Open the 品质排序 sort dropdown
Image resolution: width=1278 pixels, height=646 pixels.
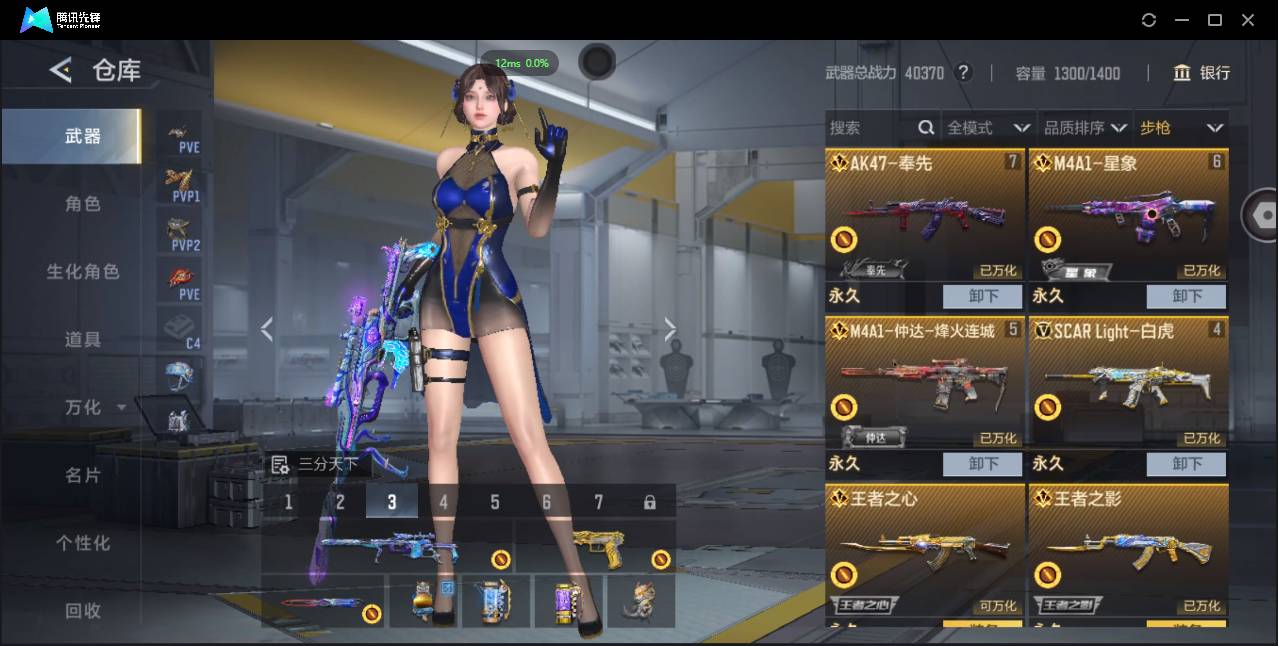pyautogui.click(x=1085, y=128)
